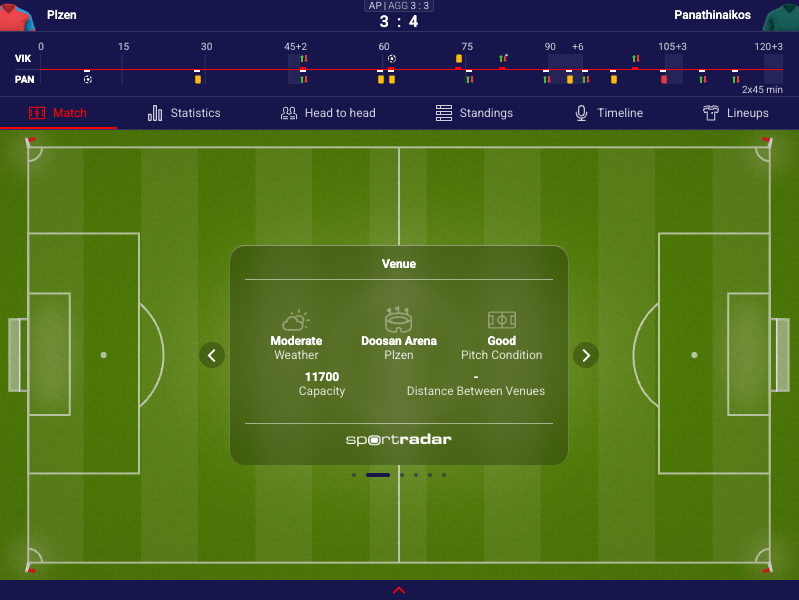Open the Standings tab

click(x=474, y=113)
